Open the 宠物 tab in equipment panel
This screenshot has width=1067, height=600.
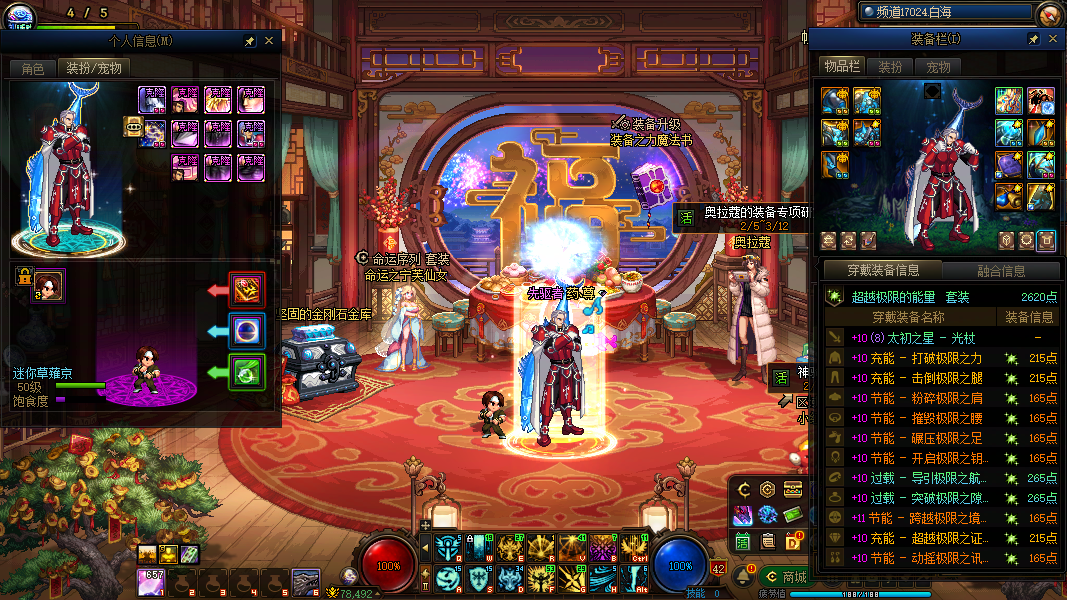click(x=938, y=67)
